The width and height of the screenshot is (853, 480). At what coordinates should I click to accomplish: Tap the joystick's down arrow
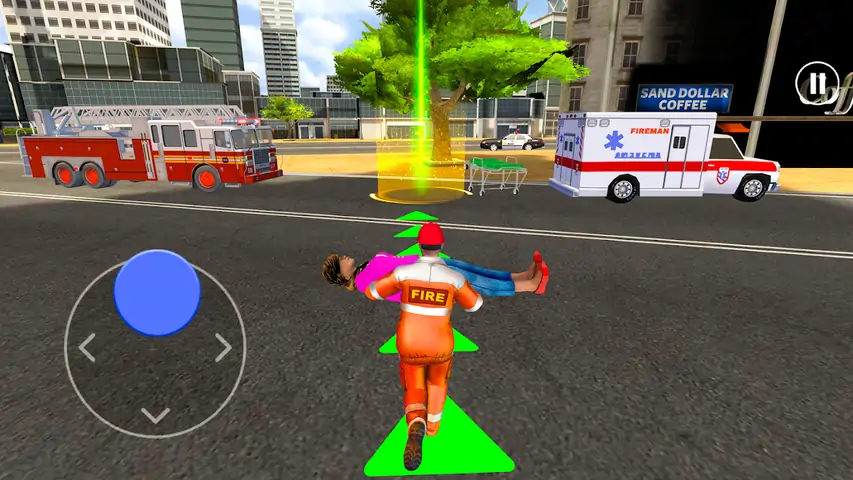[155, 415]
